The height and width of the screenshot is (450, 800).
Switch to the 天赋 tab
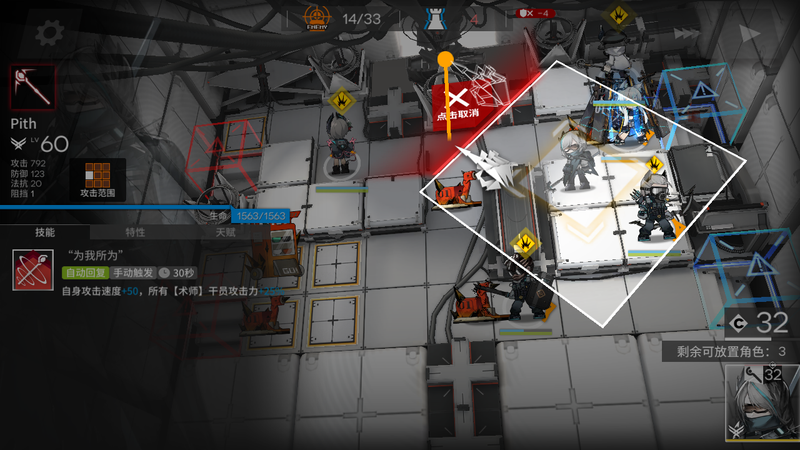click(225, 232)
